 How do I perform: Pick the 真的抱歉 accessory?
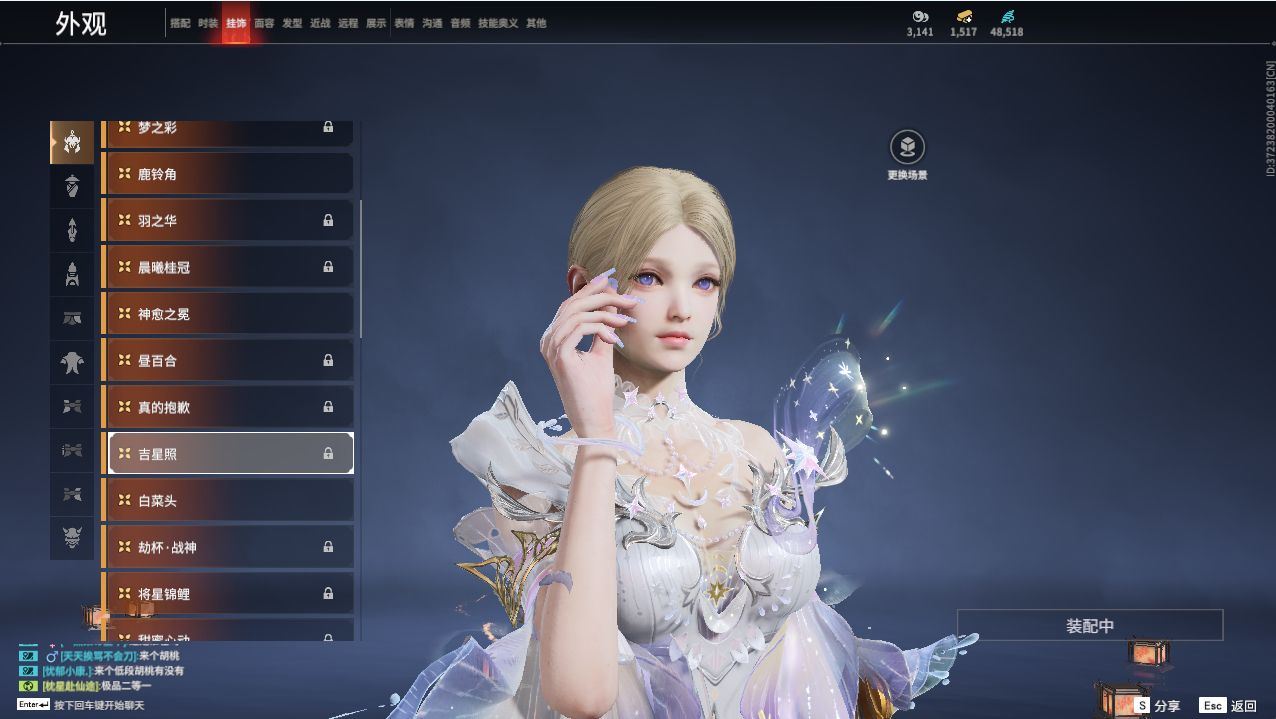tap(228, 407)
